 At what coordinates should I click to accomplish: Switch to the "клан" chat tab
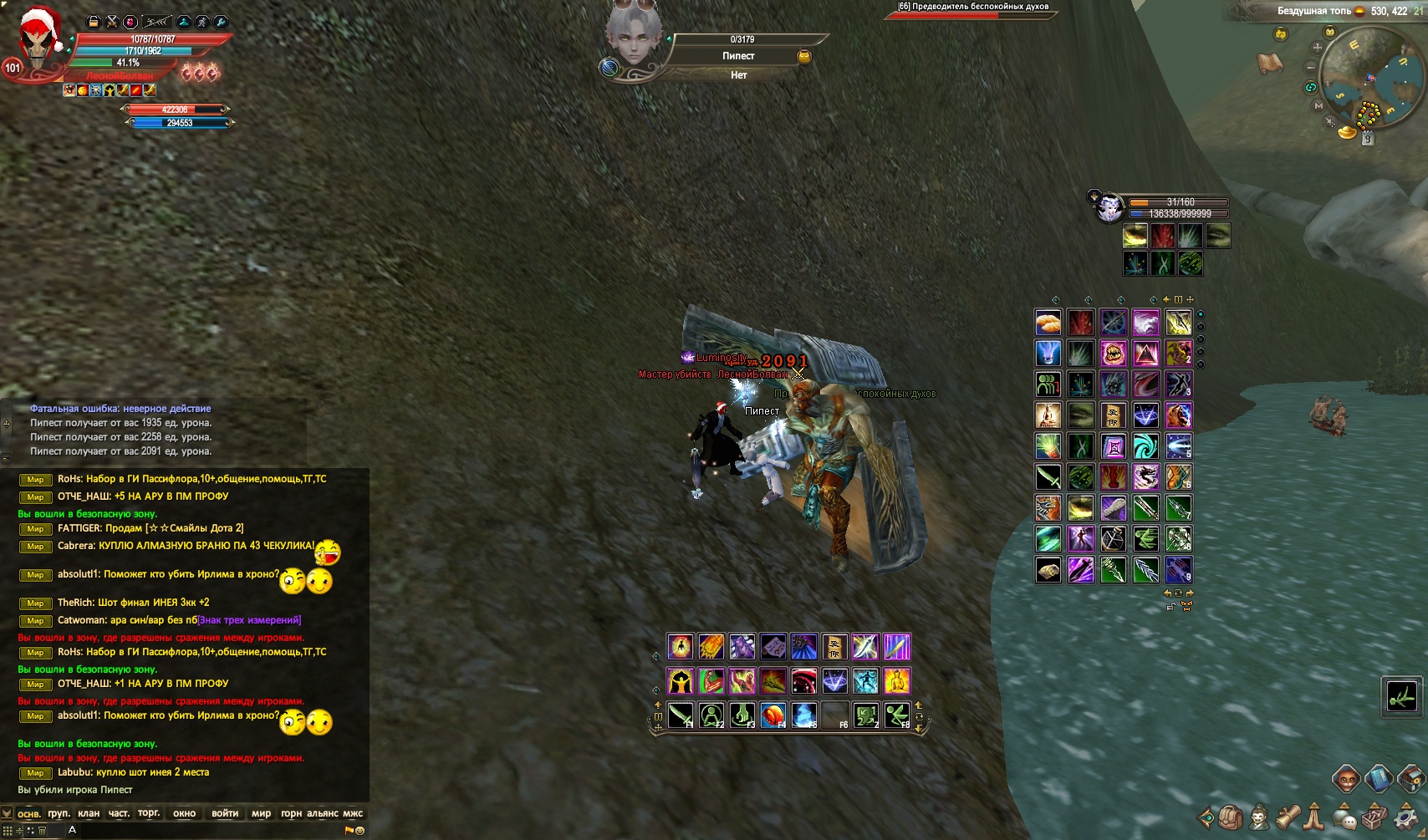(89, 813)
